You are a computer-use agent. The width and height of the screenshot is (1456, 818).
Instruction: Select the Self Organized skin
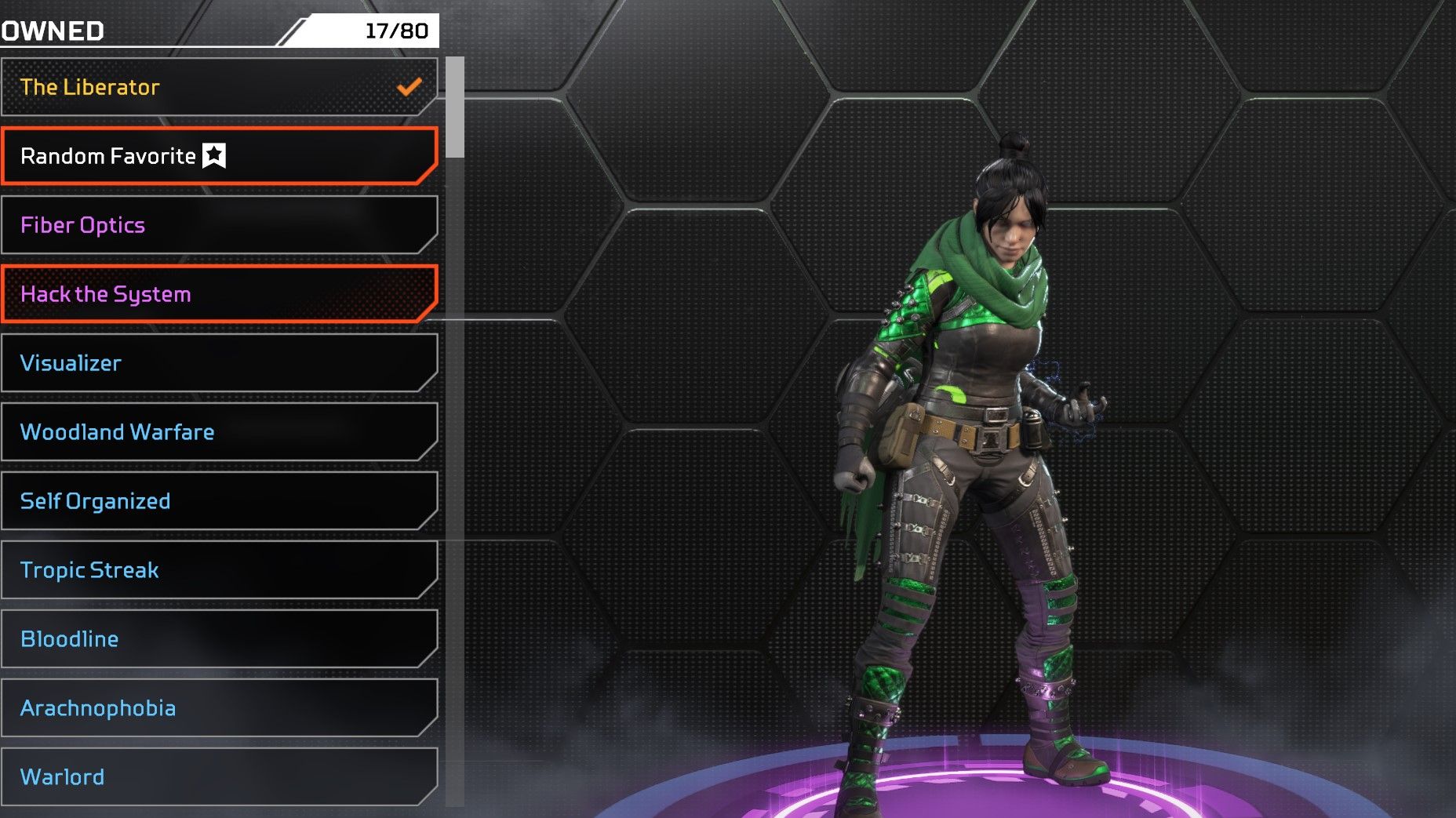[218, 501]
